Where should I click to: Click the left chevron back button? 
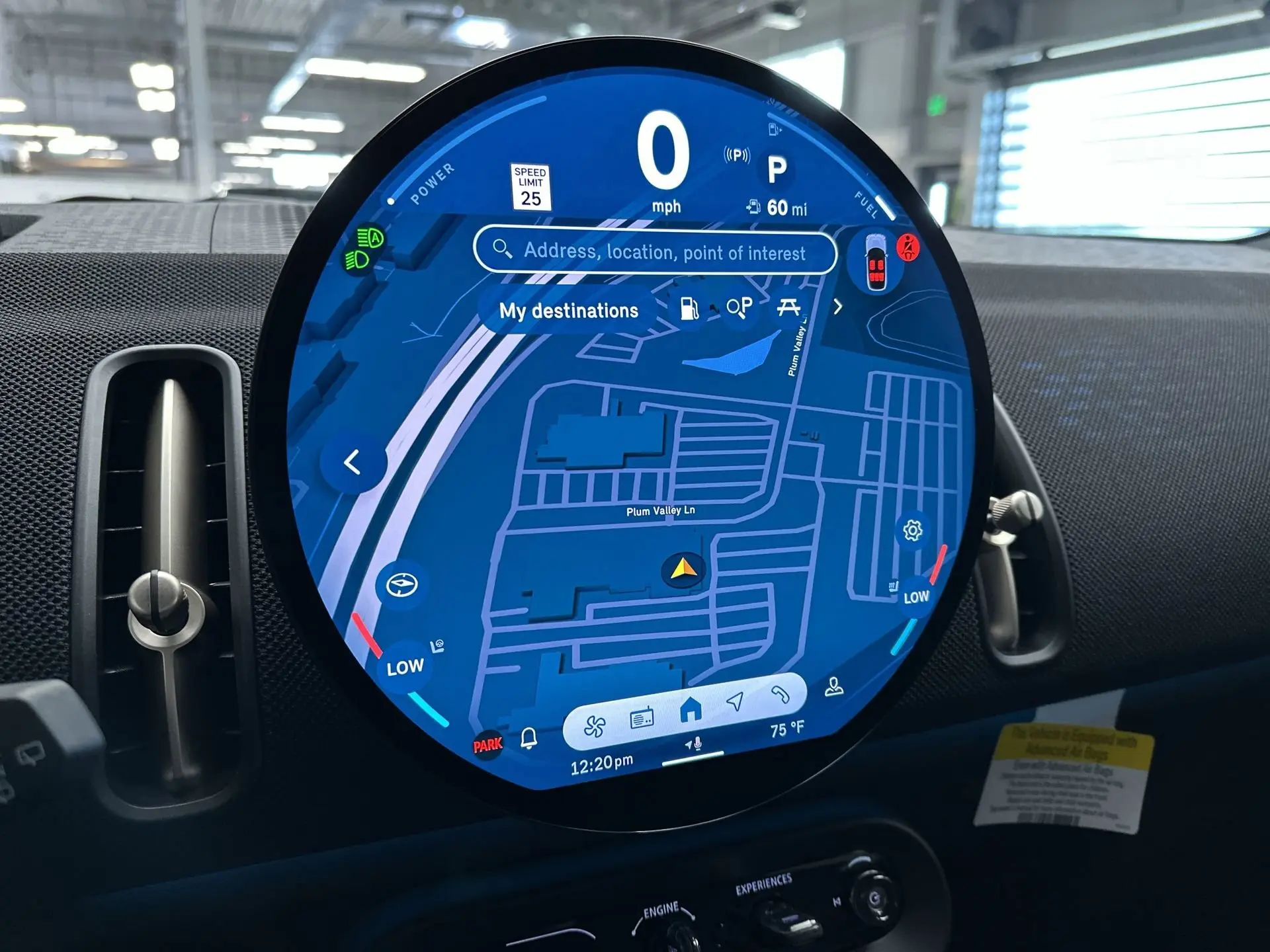pyautogui.click(x=353, y=463)
